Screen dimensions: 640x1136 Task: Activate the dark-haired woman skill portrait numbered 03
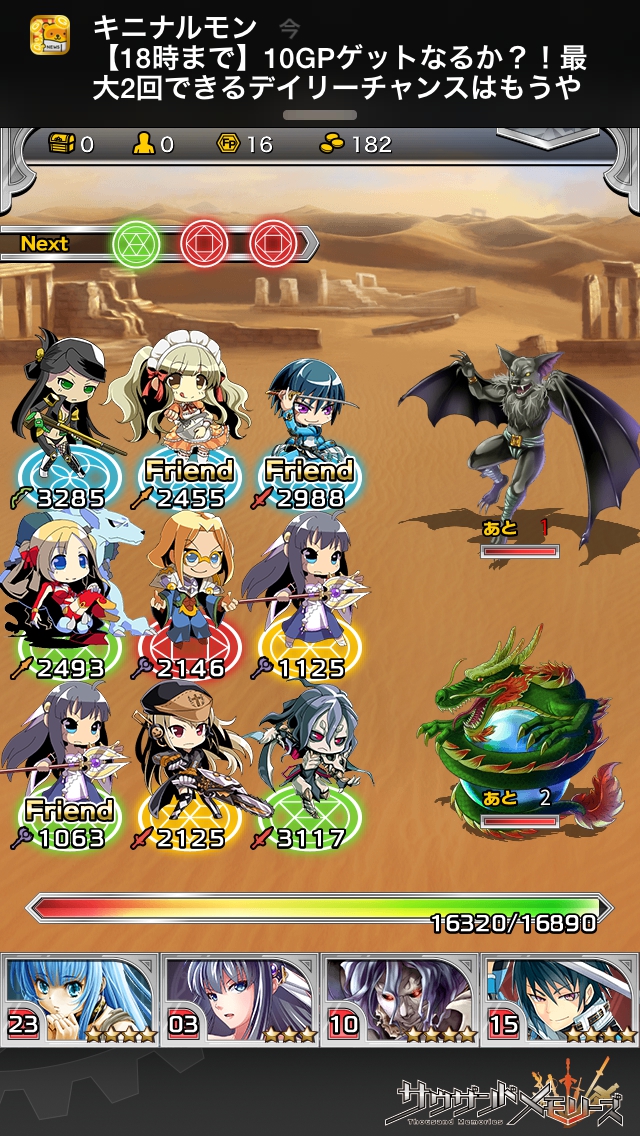[x=240, y=998]
